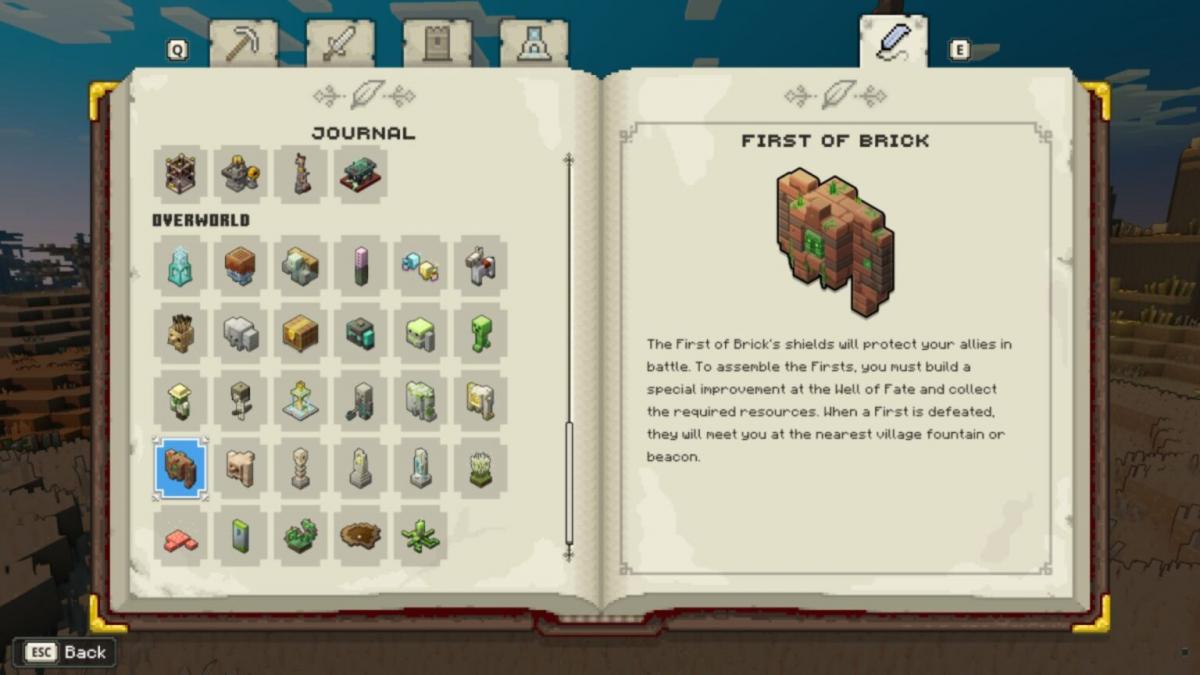The image size is (1200, 675).
Task: Choose the skeleton journal entry
Action: [x=300, y=468]
